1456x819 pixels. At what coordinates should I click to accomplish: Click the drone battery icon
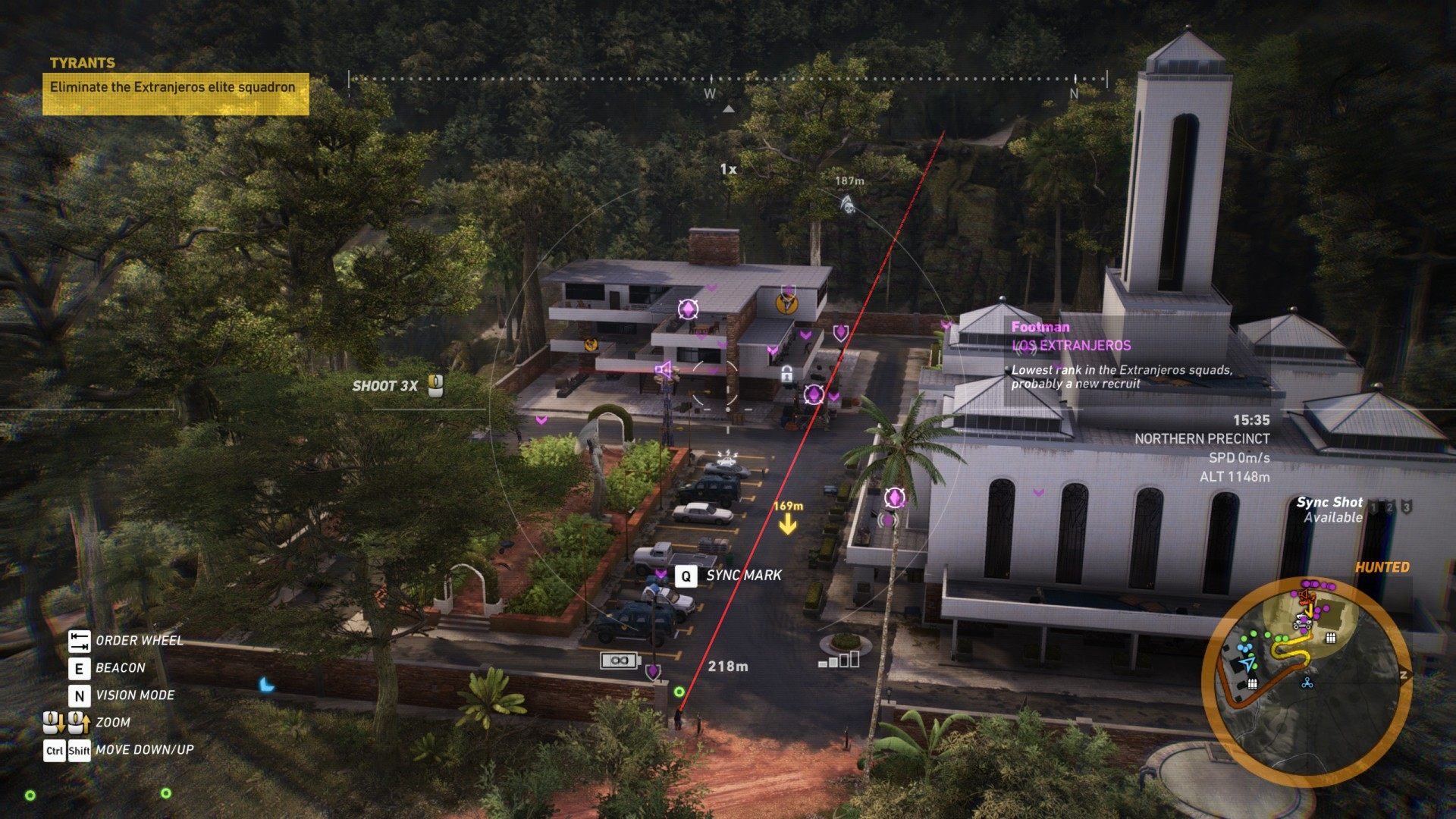tap(620, 661)
